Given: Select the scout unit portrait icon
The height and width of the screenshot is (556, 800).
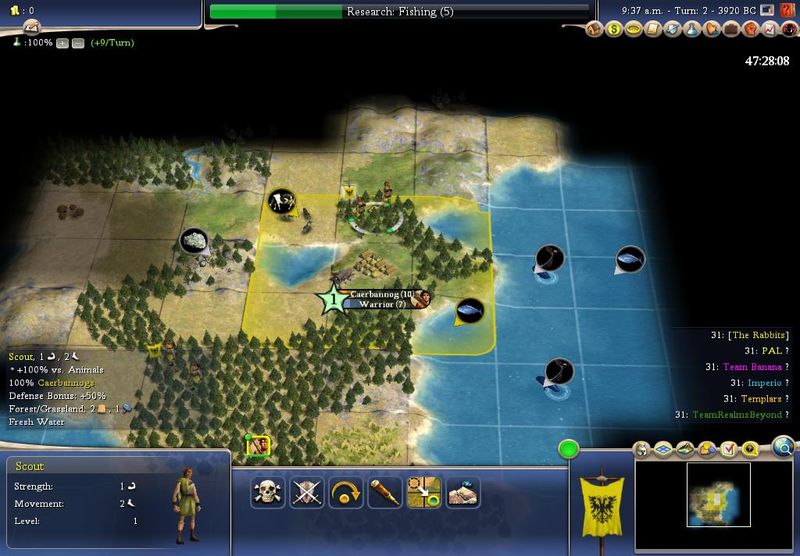Looking at the screenshot, I should click(x=258, y=446).
